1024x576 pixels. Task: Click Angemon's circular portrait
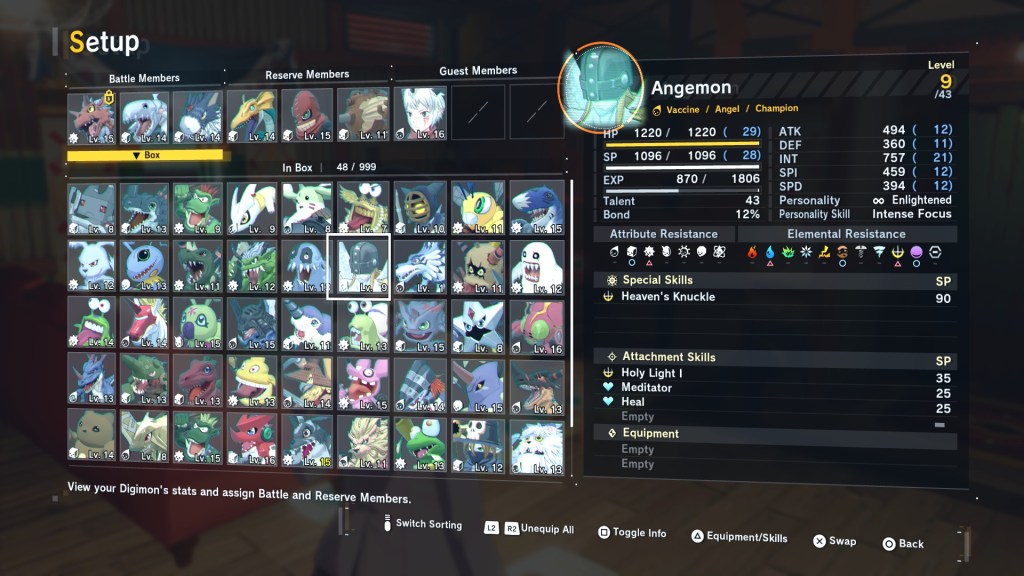coord(601,87)
